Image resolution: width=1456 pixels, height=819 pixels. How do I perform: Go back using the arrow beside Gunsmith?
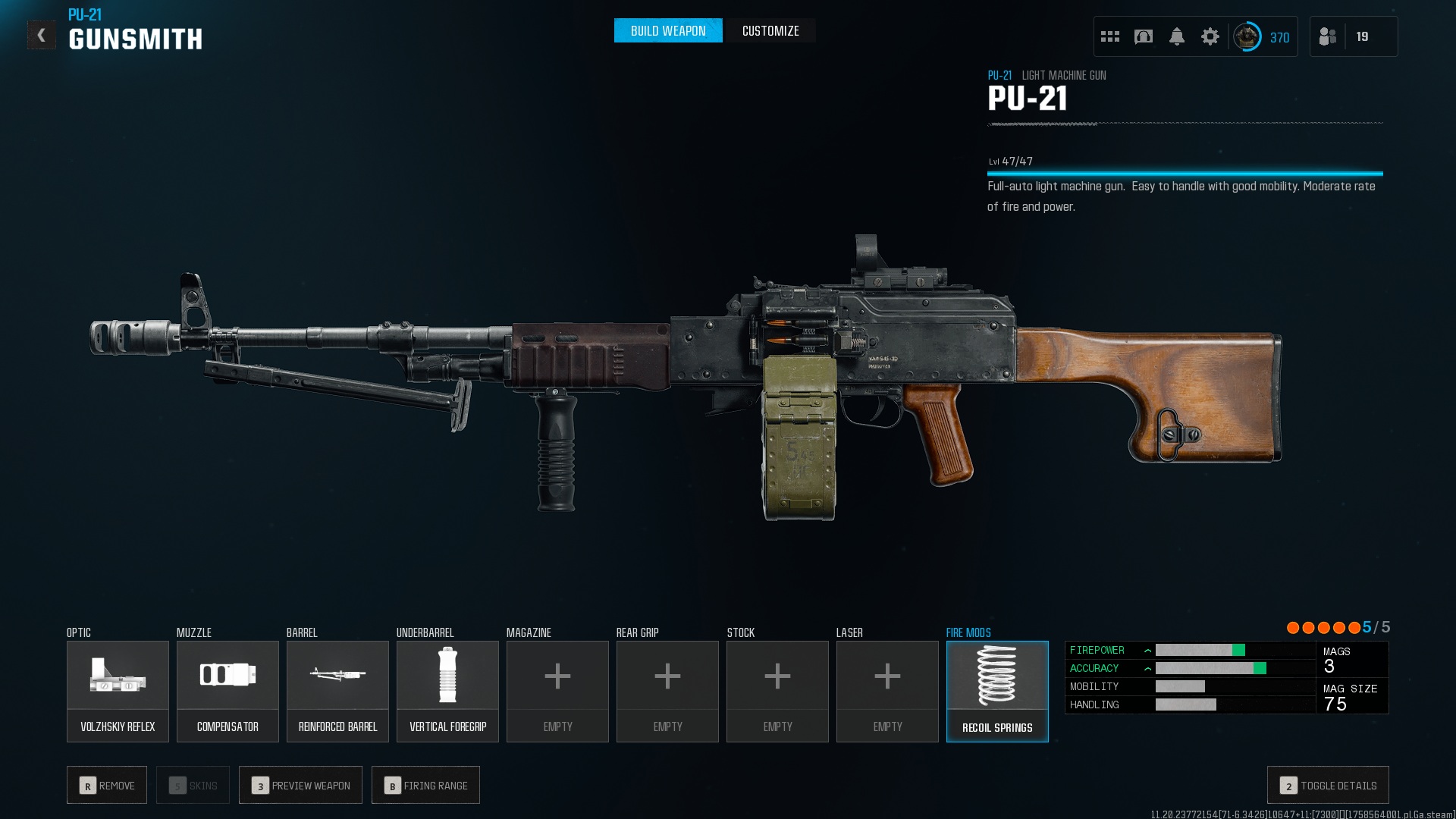42,36
